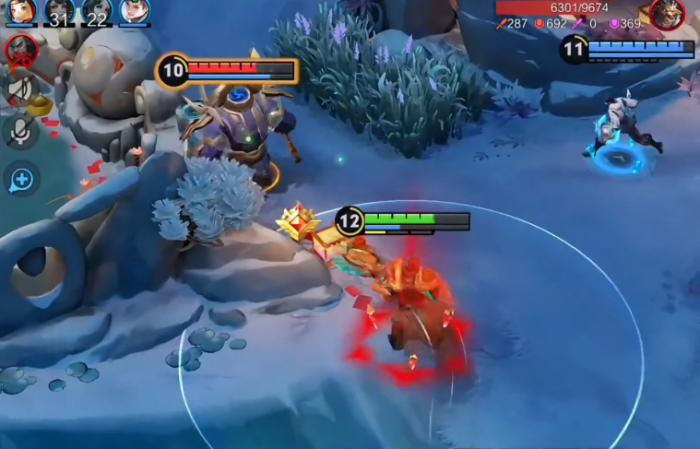Open the quick chat bubble button
Viewport: 700px width, 449px height.
[x=21, y=179]
